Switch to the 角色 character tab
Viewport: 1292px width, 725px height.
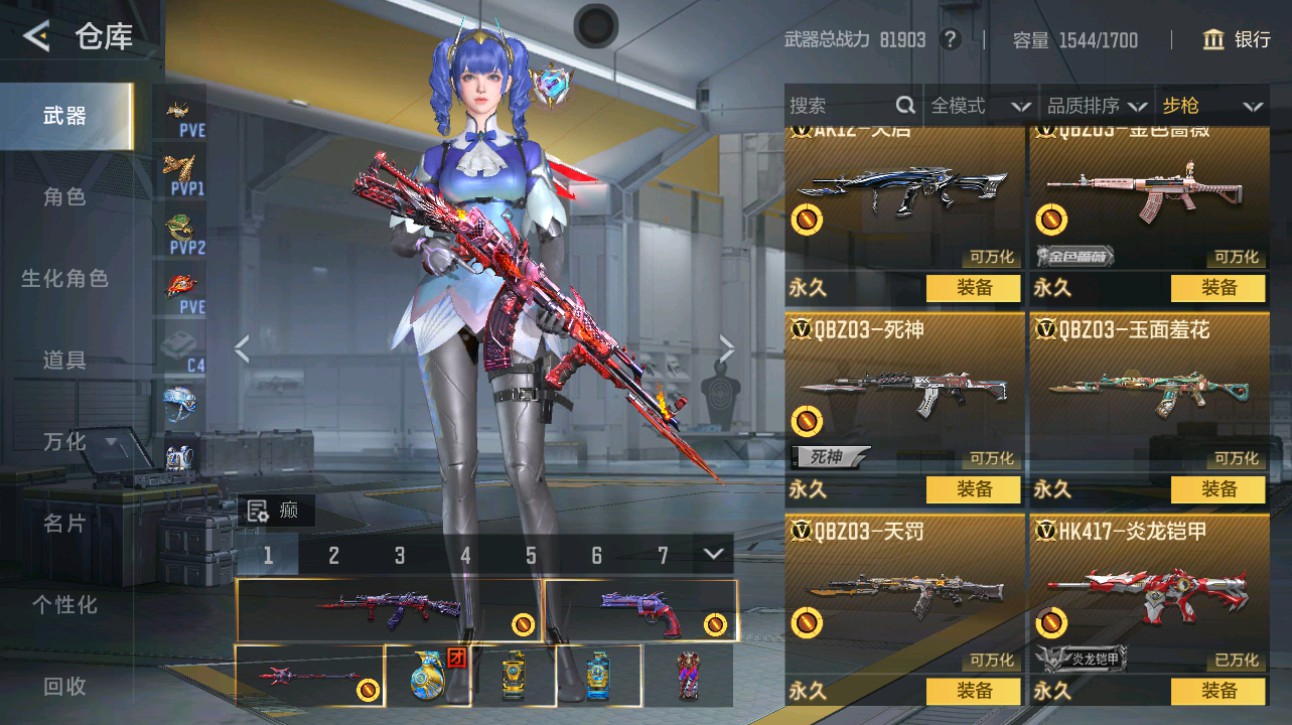pyautogui.click(x=65, y=197)
